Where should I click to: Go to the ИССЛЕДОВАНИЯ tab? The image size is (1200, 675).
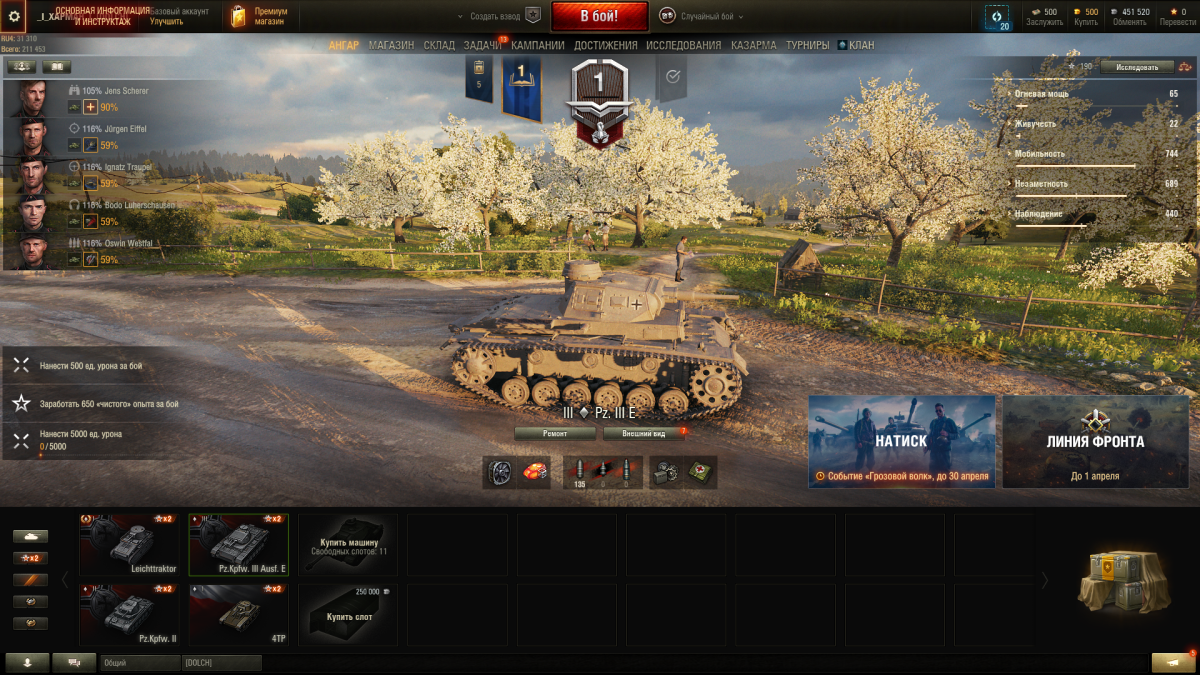tap(683, 45)
